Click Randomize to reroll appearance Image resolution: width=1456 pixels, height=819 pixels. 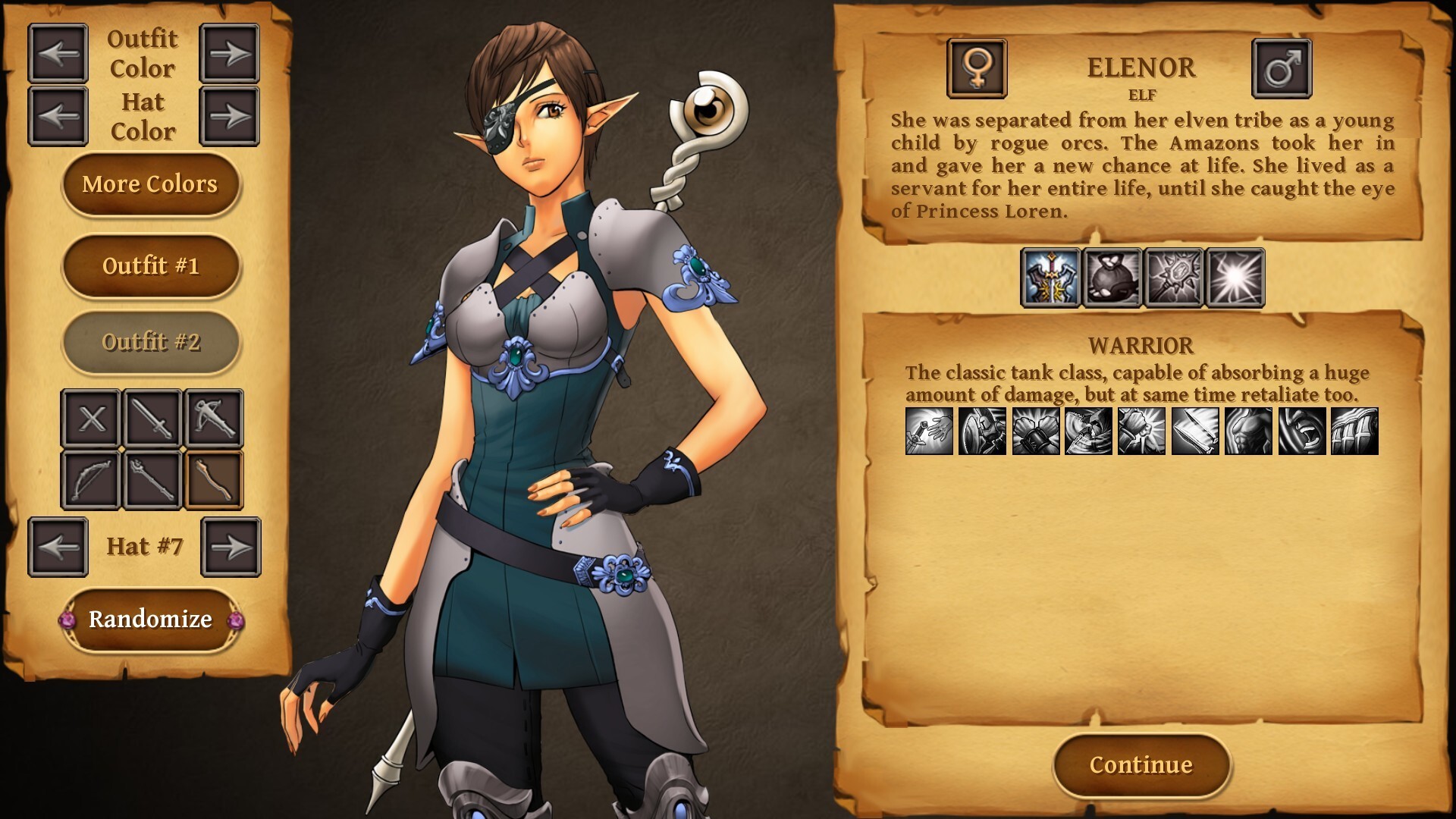[151, 619]
